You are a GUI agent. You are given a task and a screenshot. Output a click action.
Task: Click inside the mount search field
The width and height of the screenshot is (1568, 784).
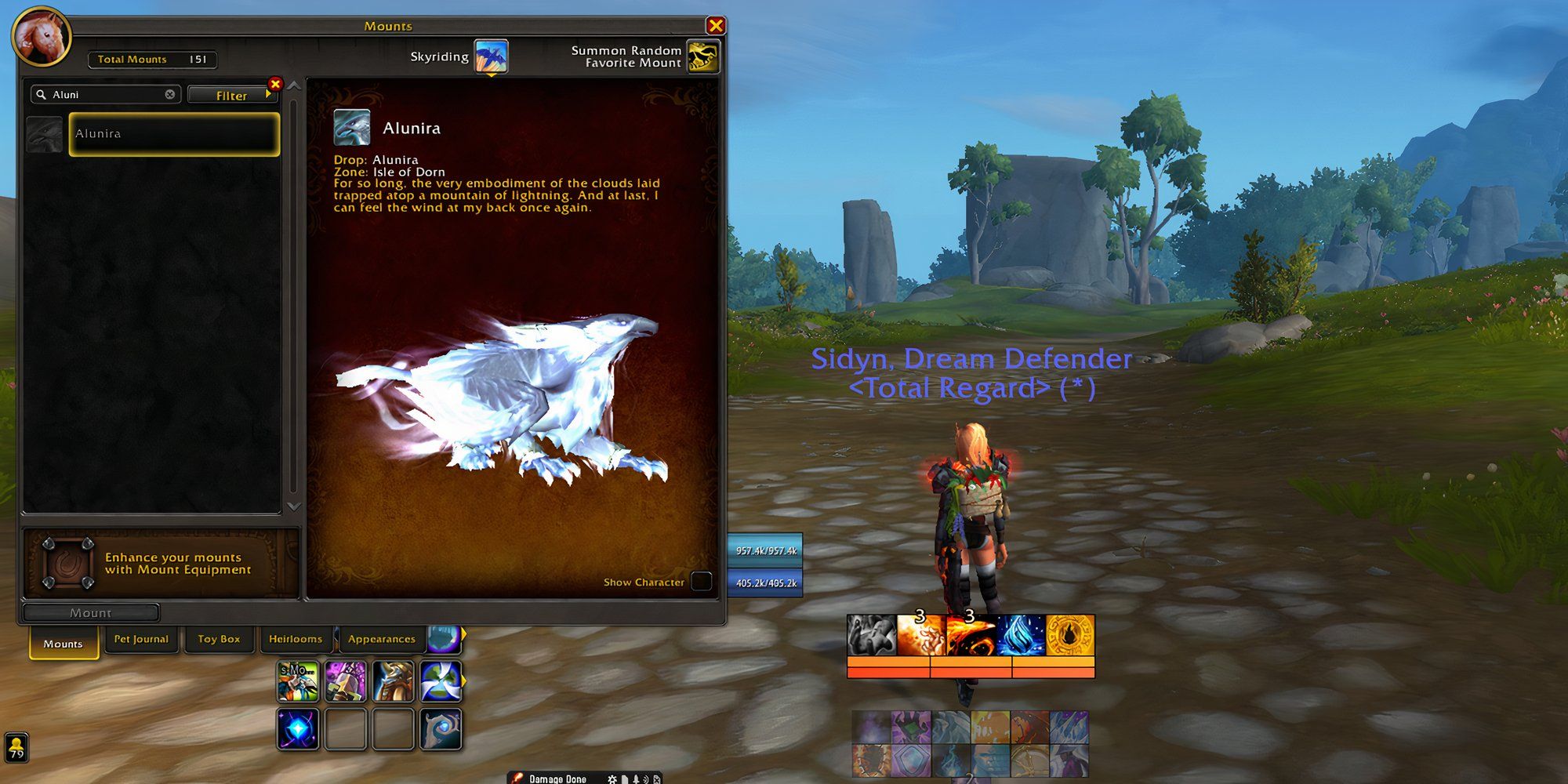(102, 94)
